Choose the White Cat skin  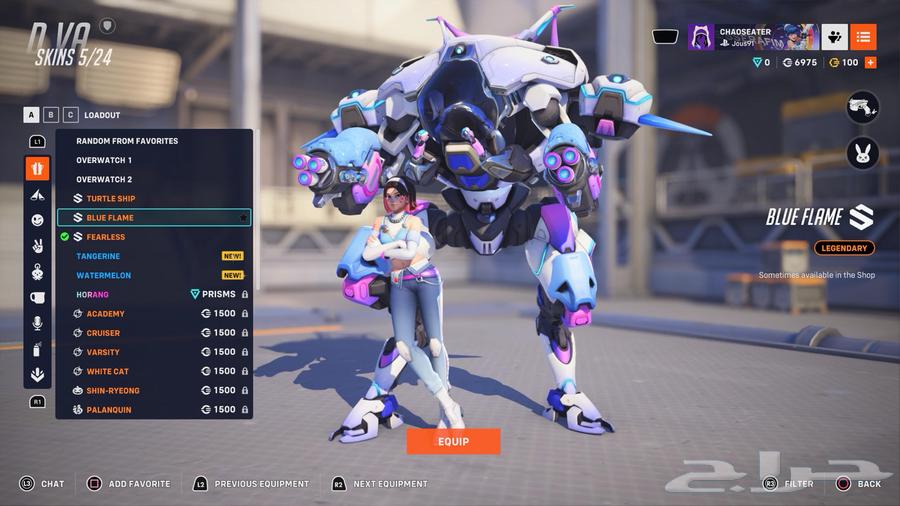click(x=108, y=371)
